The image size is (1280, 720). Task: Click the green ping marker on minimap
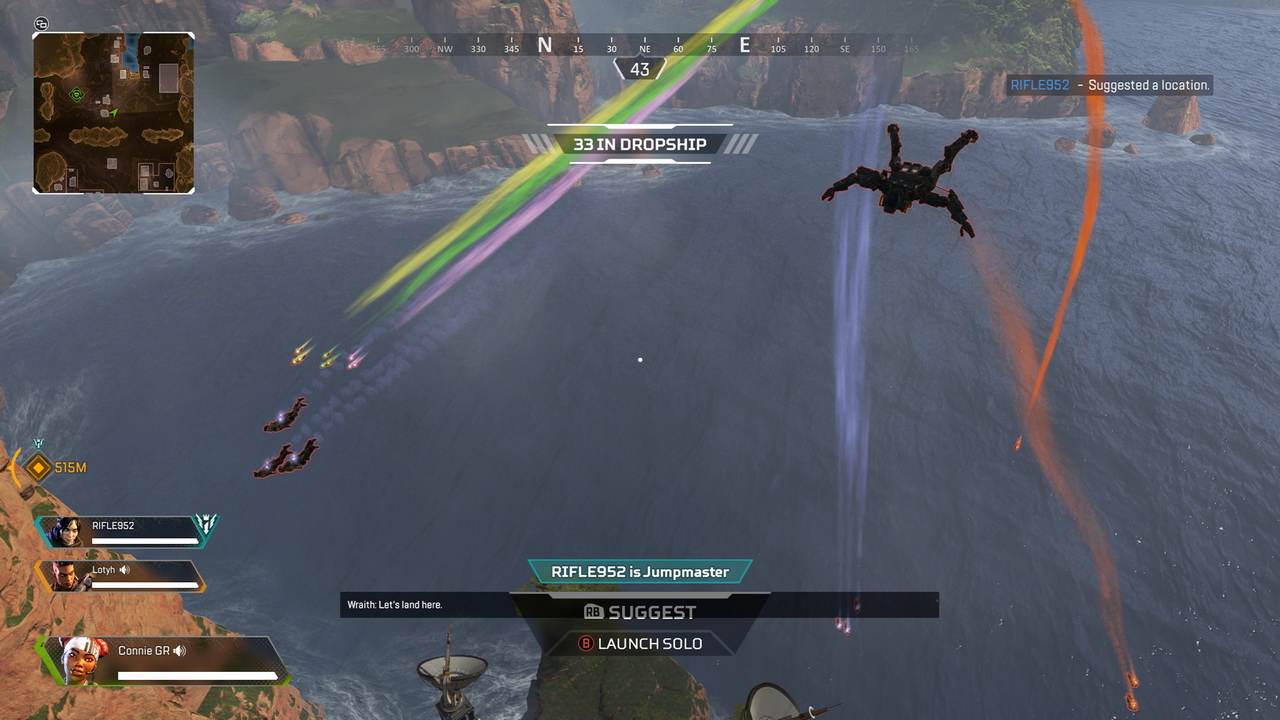(x=77, y=95)
